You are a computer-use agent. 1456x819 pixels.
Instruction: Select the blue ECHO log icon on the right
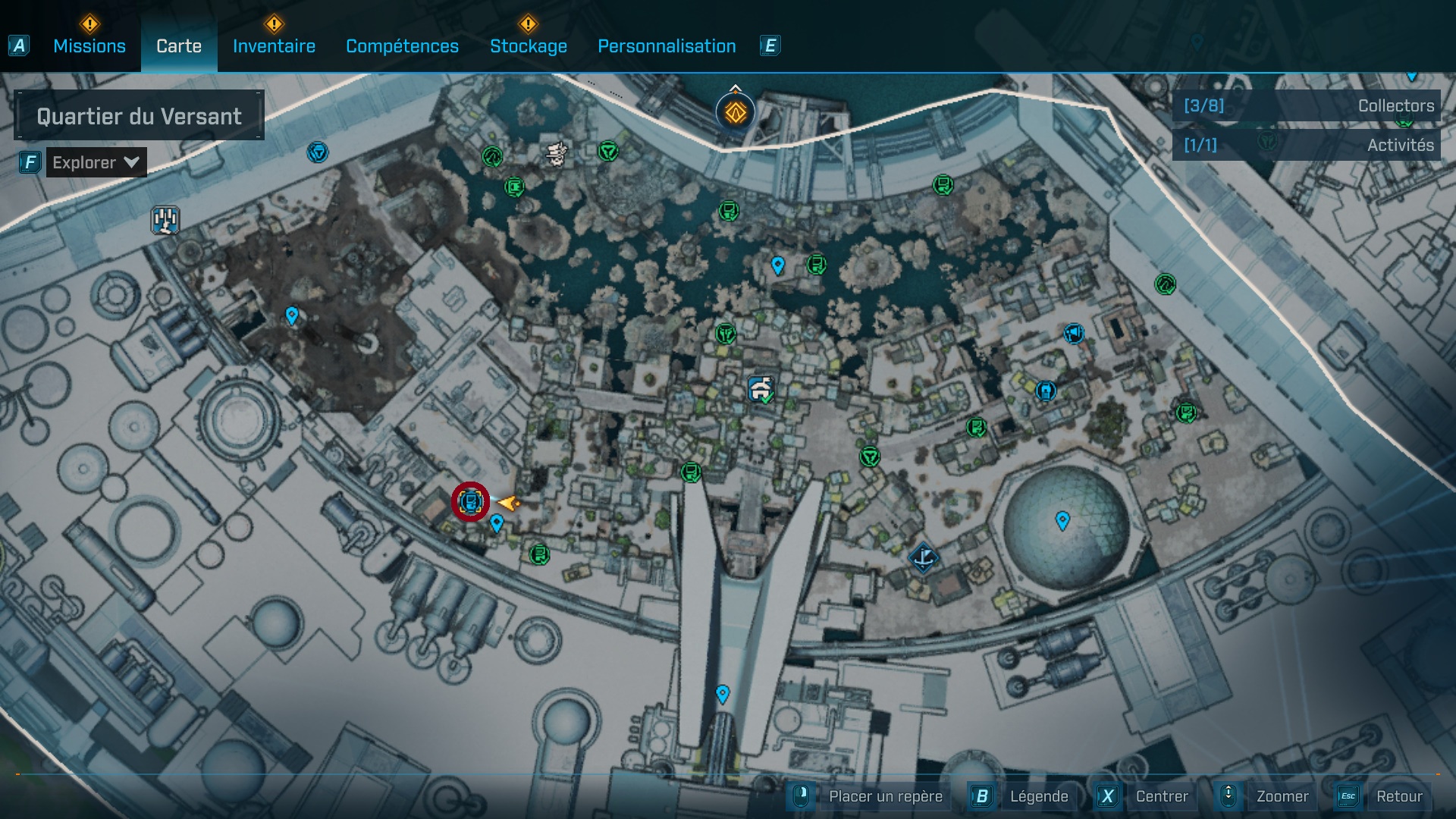click(1046, 391)
